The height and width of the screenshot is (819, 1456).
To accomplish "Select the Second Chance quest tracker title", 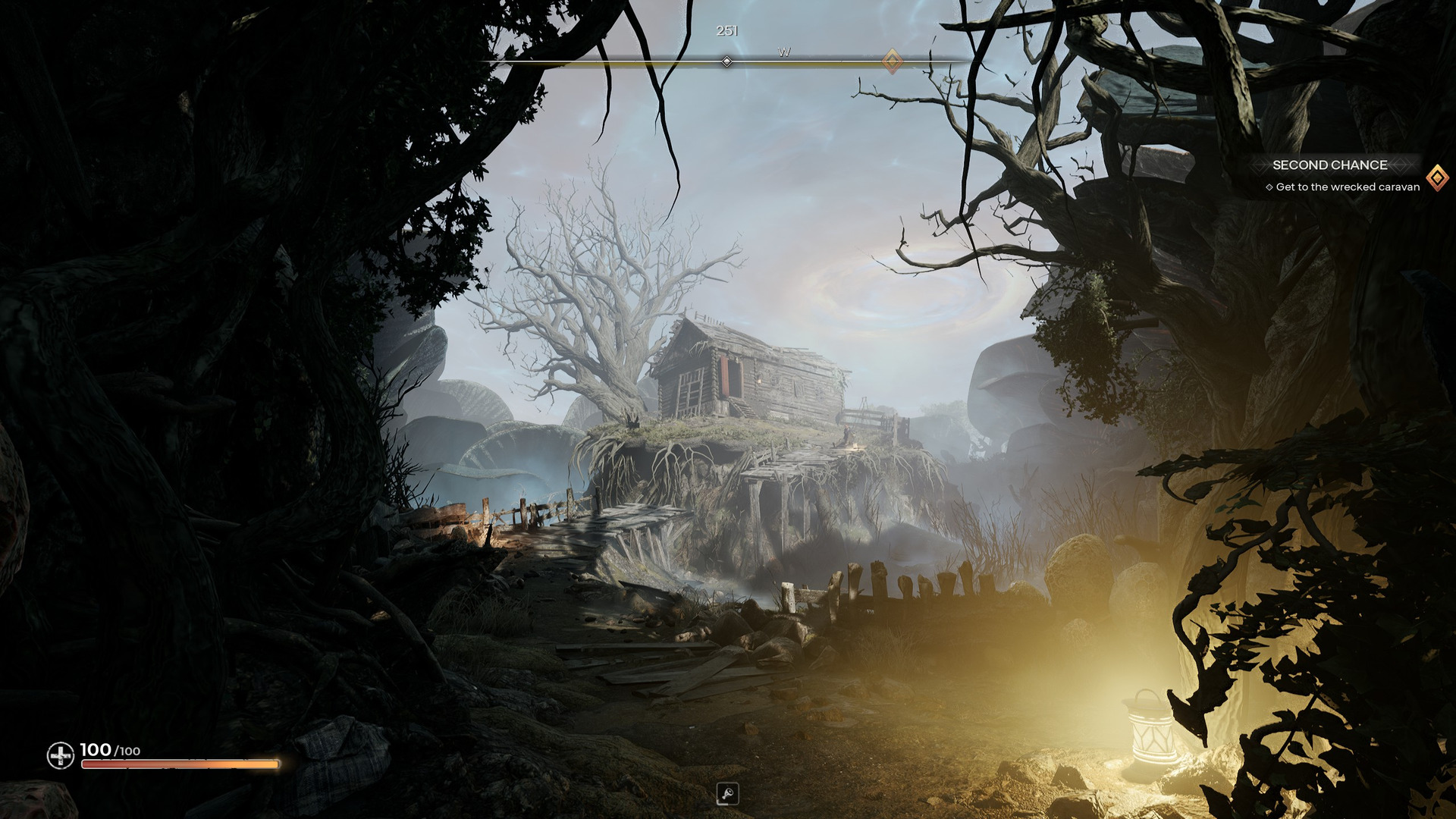I will tap(1329, 165).
